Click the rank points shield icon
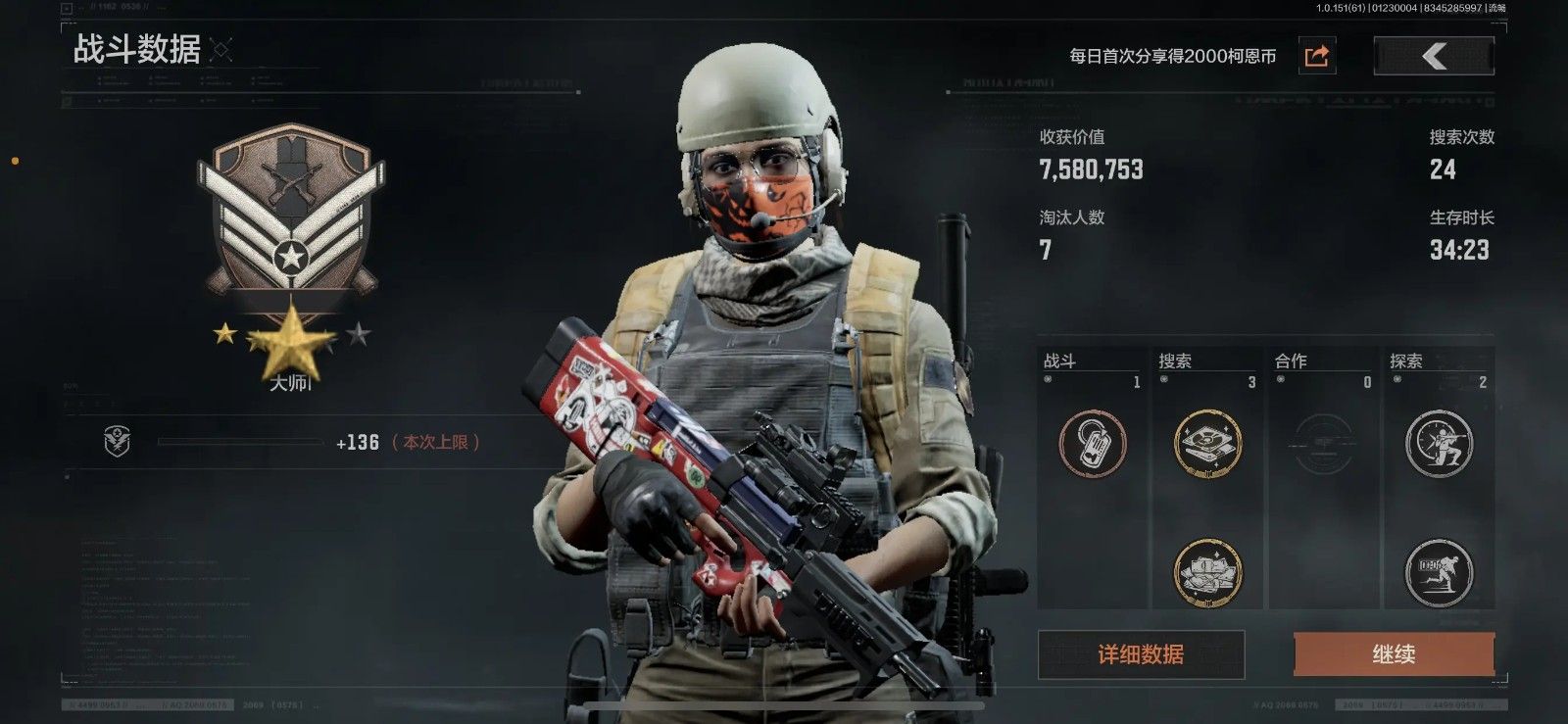This screenshot has width=1568, height=724. [x=117, y=443]
